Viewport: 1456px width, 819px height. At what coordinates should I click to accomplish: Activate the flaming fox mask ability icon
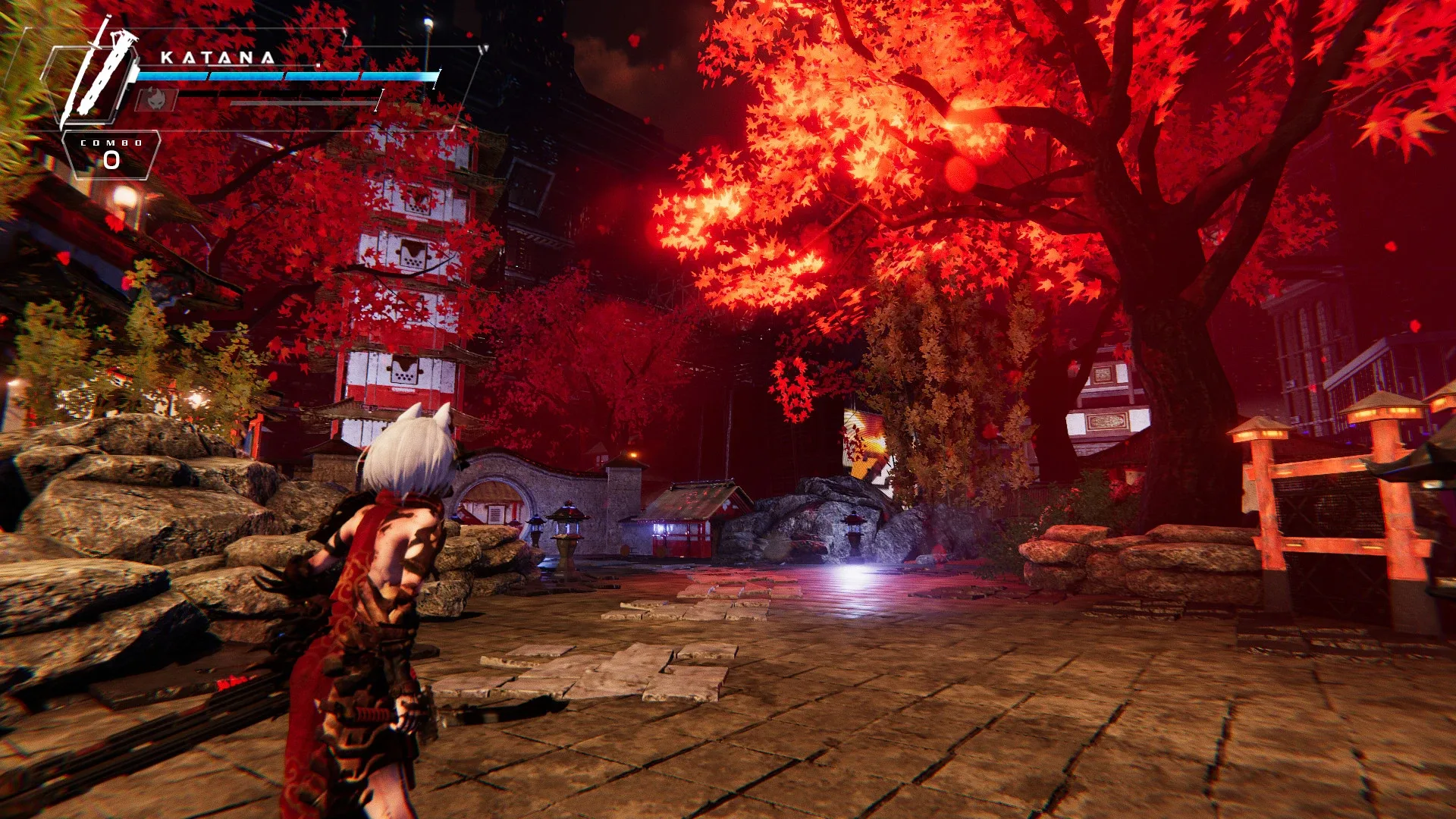coord(156,99)
